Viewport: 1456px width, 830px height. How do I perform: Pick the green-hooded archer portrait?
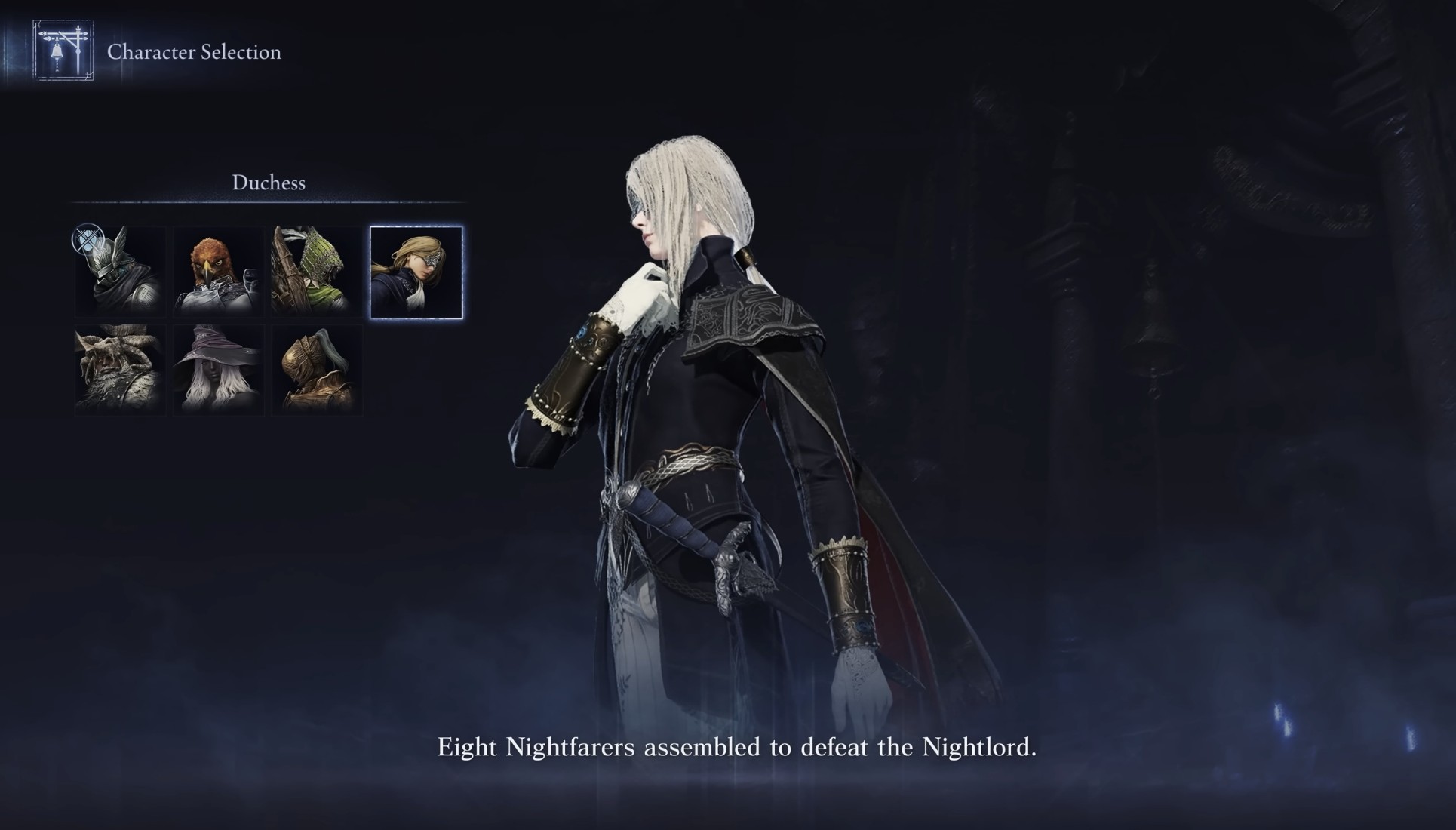click(317, 272)
